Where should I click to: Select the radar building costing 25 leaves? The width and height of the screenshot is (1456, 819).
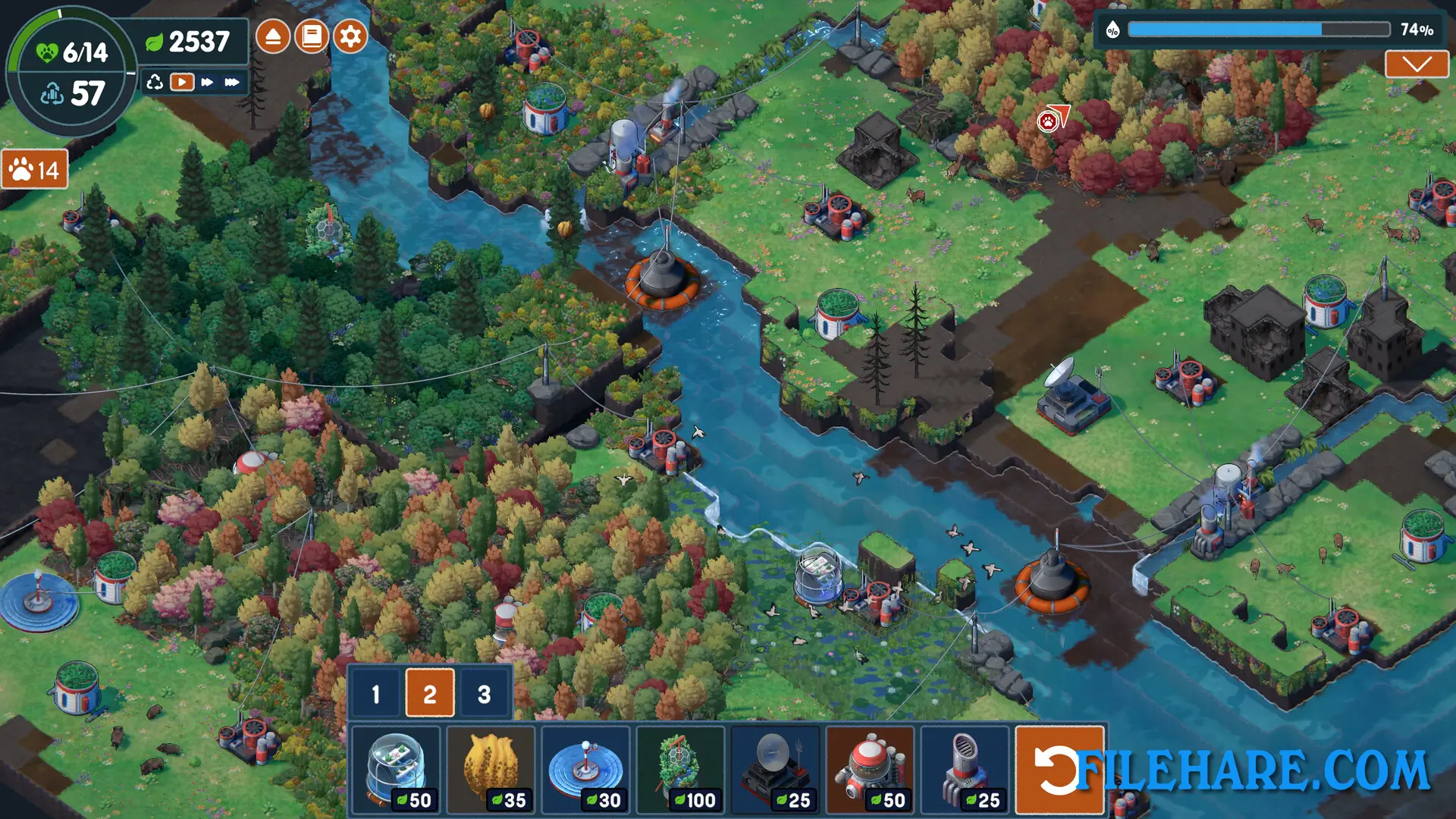pos(777,768)
